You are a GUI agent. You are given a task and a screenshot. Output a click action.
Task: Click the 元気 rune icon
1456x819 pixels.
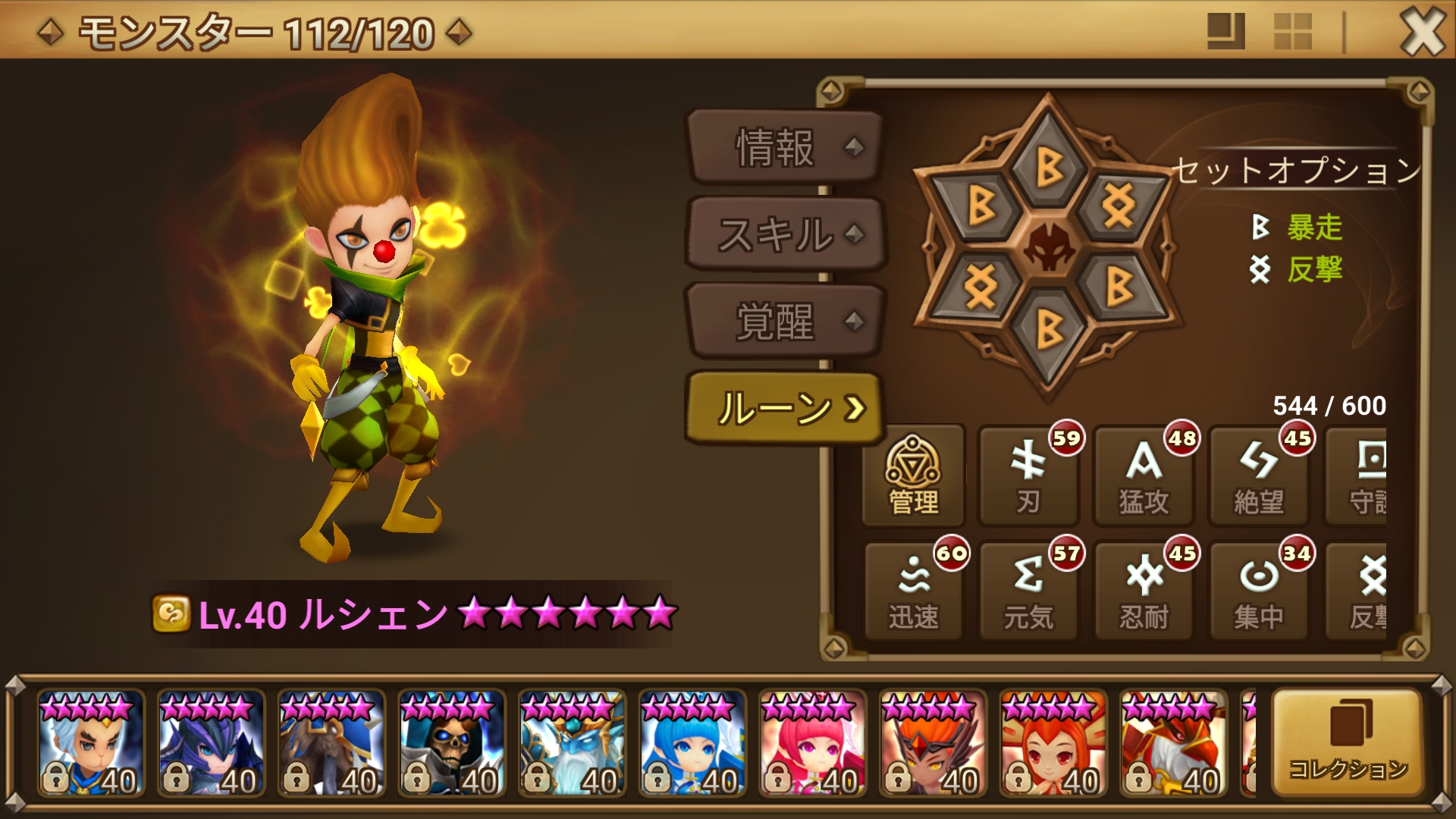(x=1028, y=590)
